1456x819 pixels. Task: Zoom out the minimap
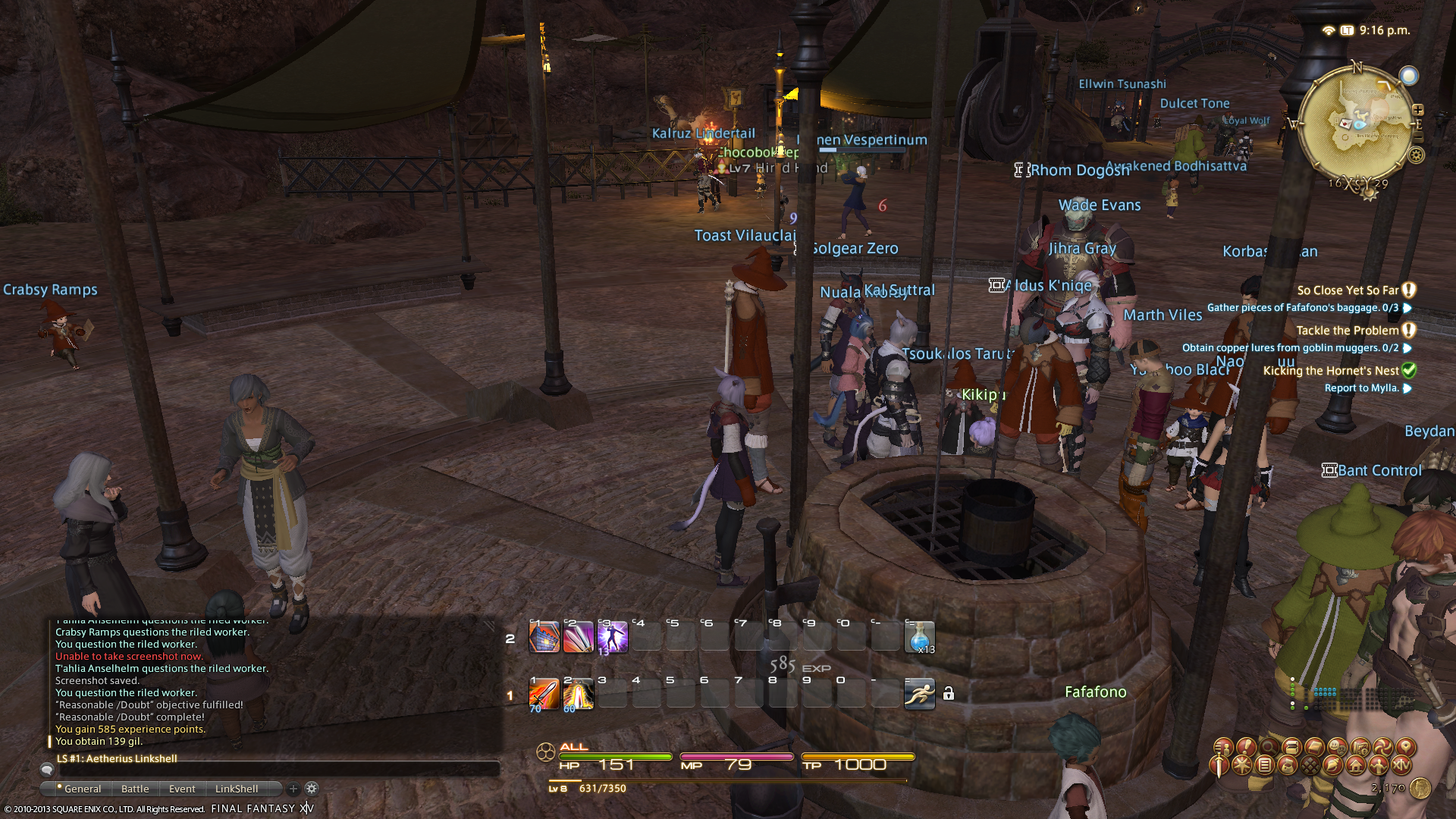1418,137
